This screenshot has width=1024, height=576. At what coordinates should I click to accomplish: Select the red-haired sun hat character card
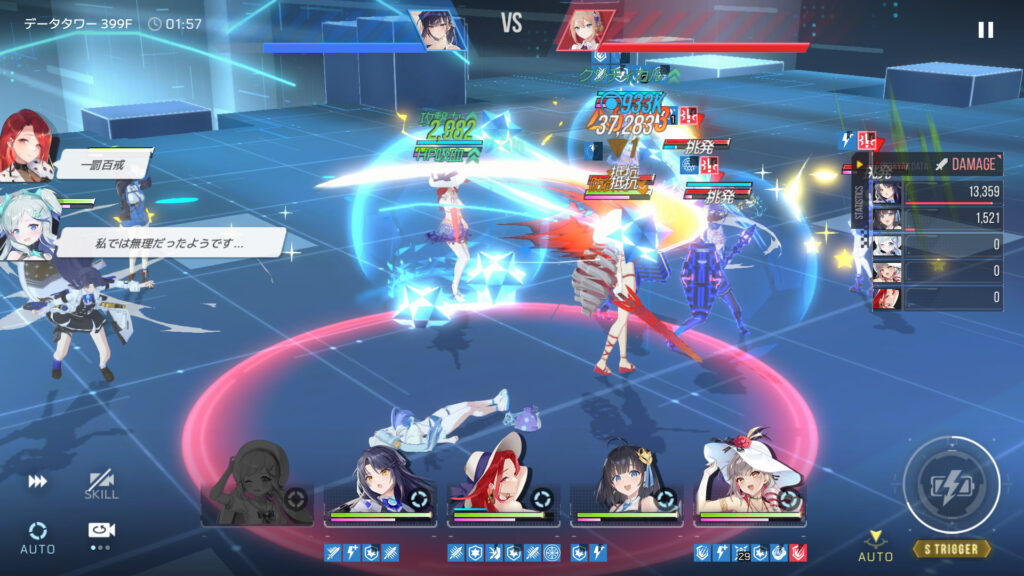[x=502, y=485]
